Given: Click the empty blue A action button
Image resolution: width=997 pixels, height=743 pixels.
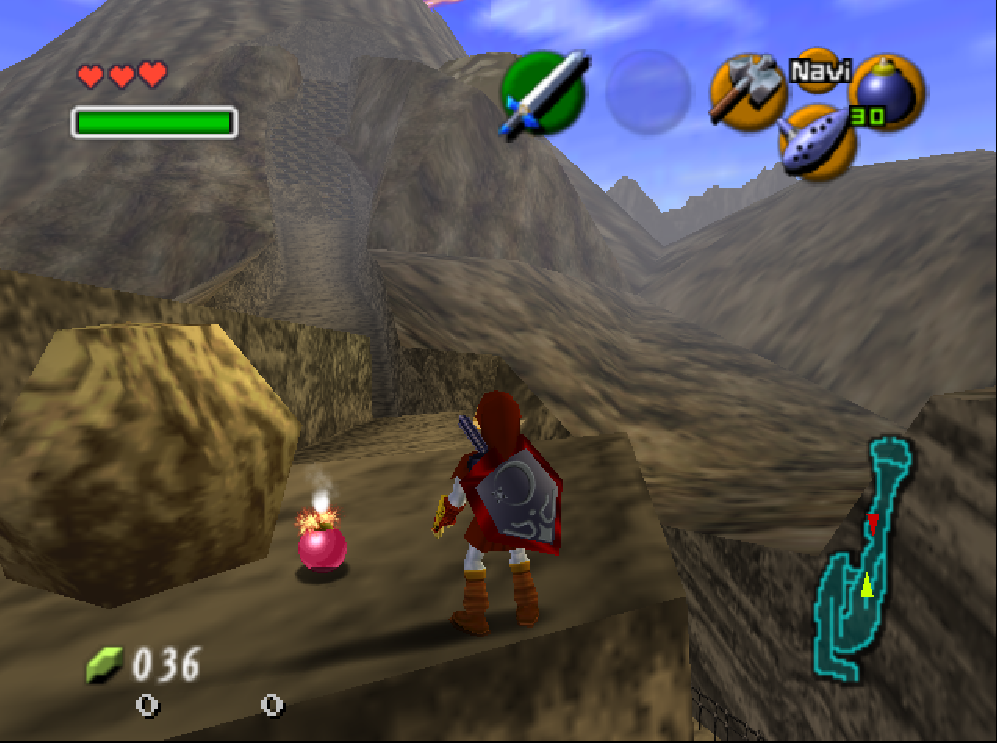Looking at the screenshot, I should click(648, 92).
